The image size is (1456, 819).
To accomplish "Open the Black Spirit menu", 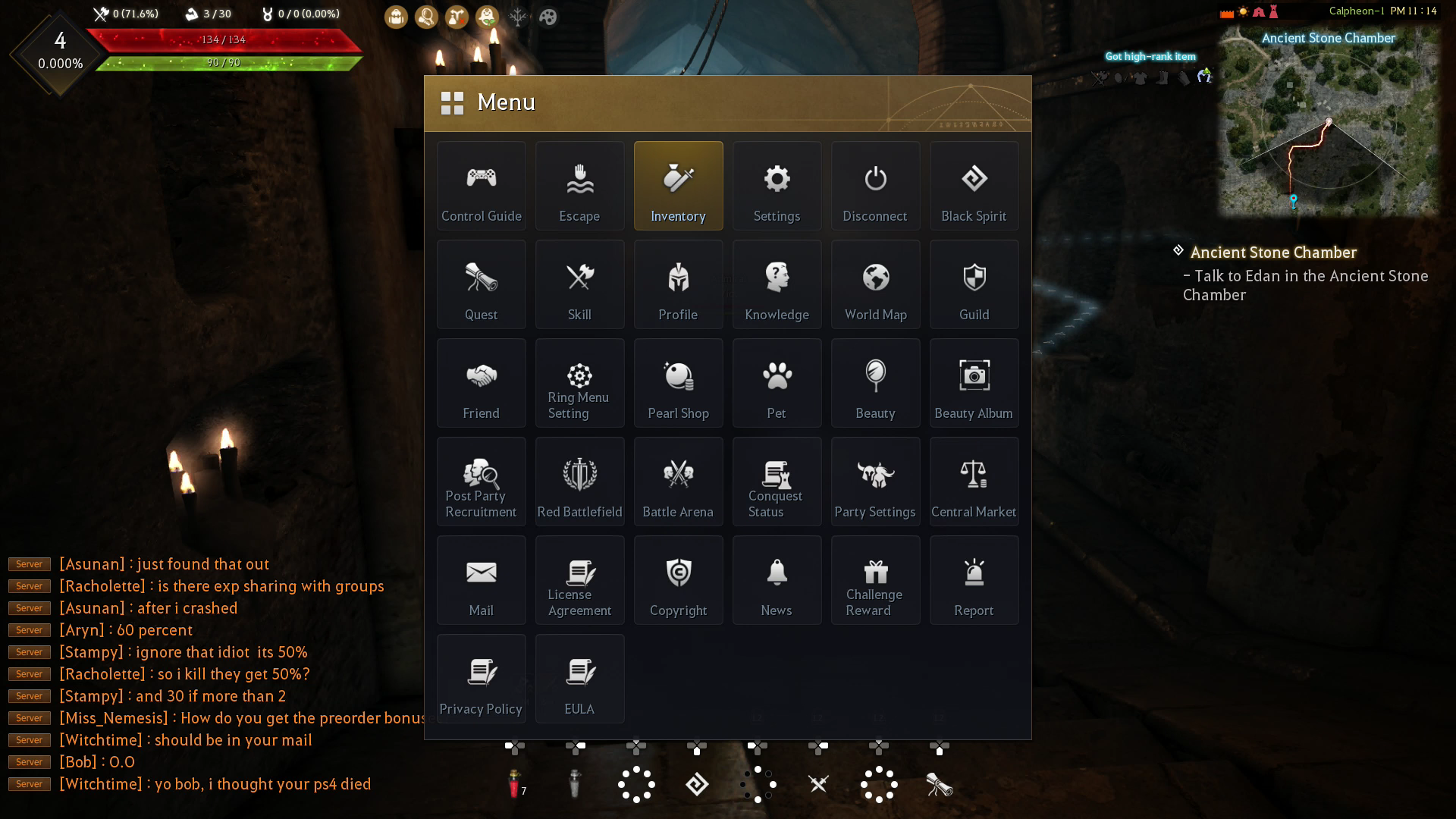I will (x=974, y=186).
